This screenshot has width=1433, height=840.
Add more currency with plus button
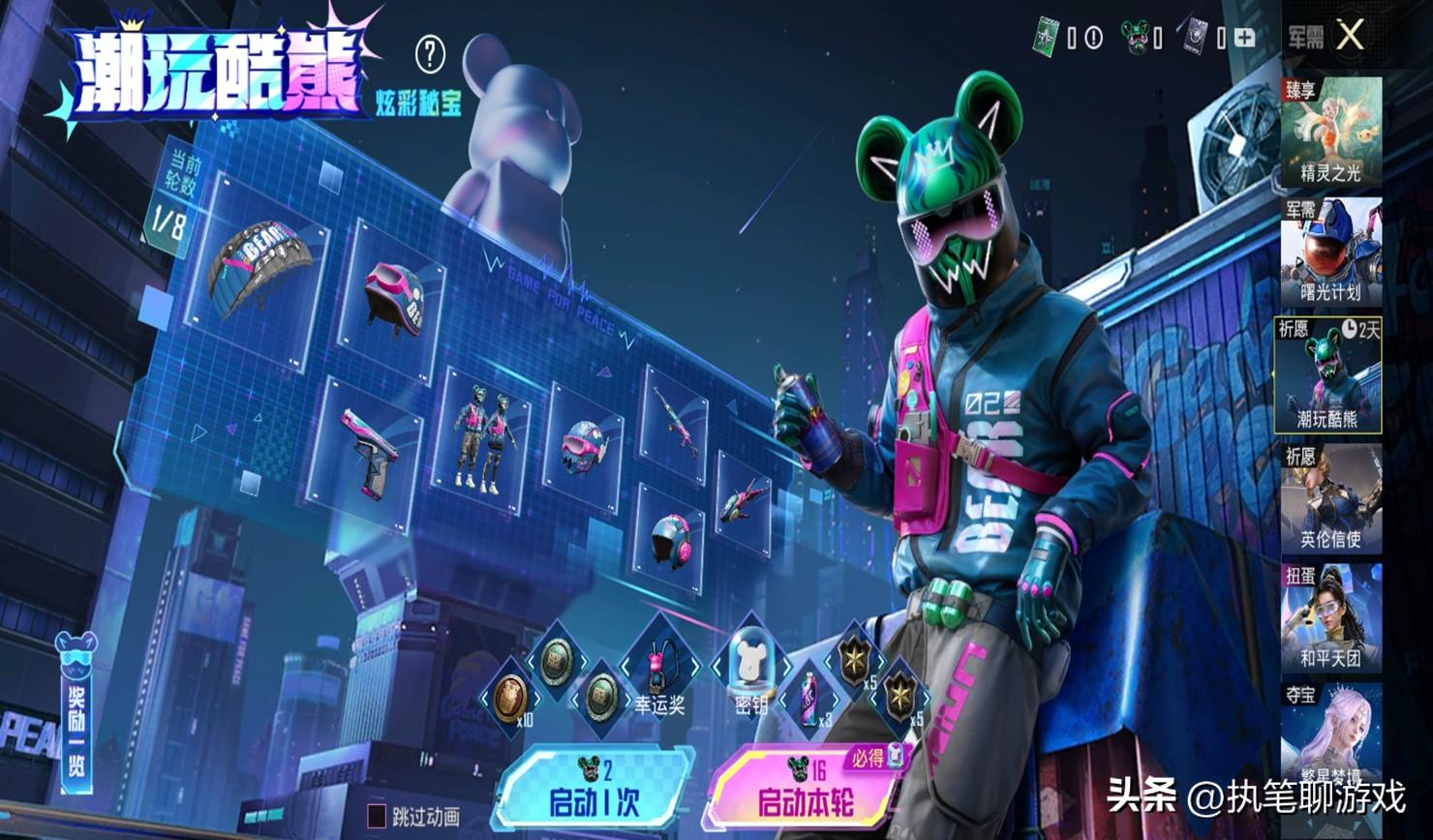(x=1245, y=38)
